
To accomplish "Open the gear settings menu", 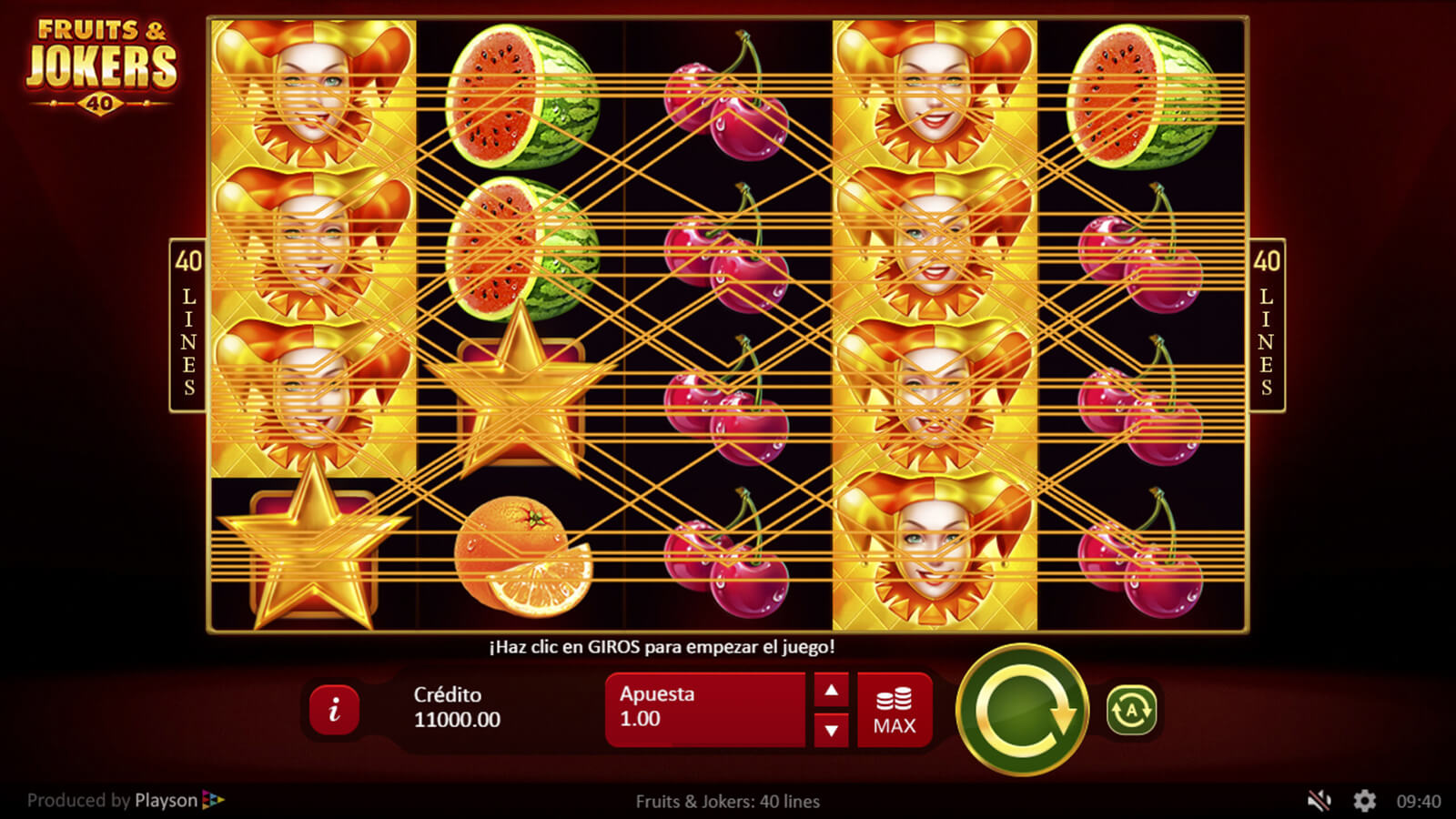I will pos(1364,801).
